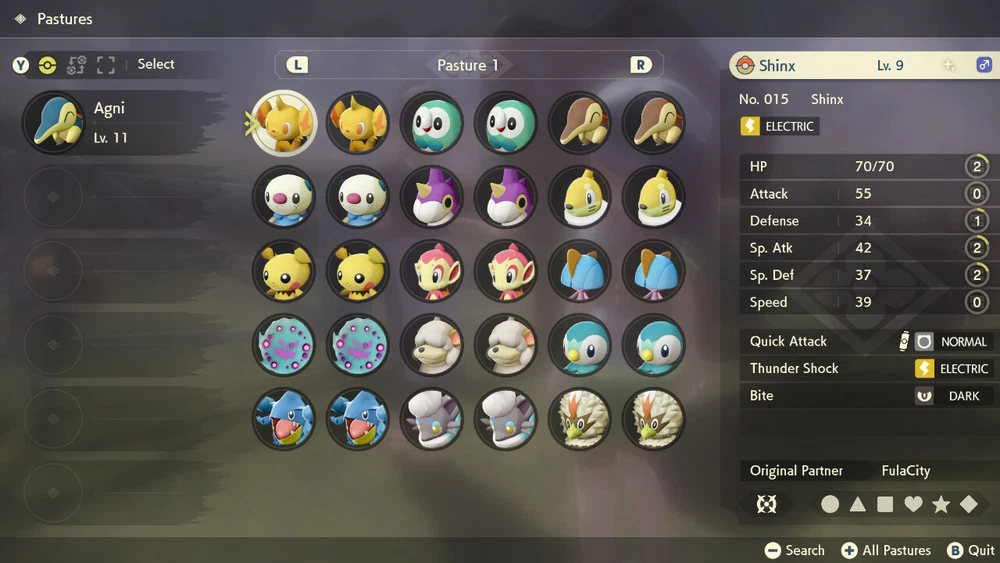Activate the bracket-frame select mode icon
This screenshot has height=563, width=1000.
pos(106,65)
